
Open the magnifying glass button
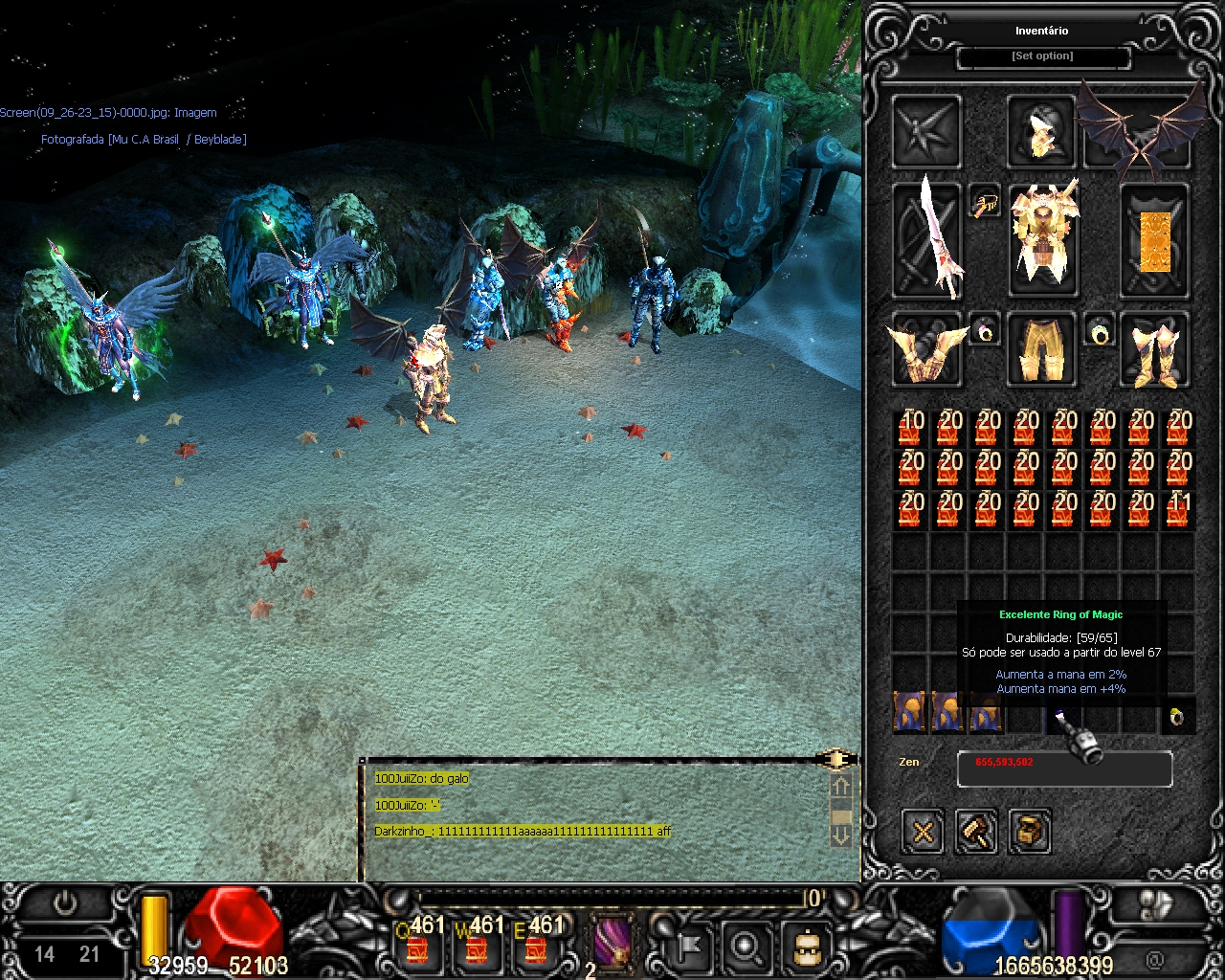(x=746, y=946)
